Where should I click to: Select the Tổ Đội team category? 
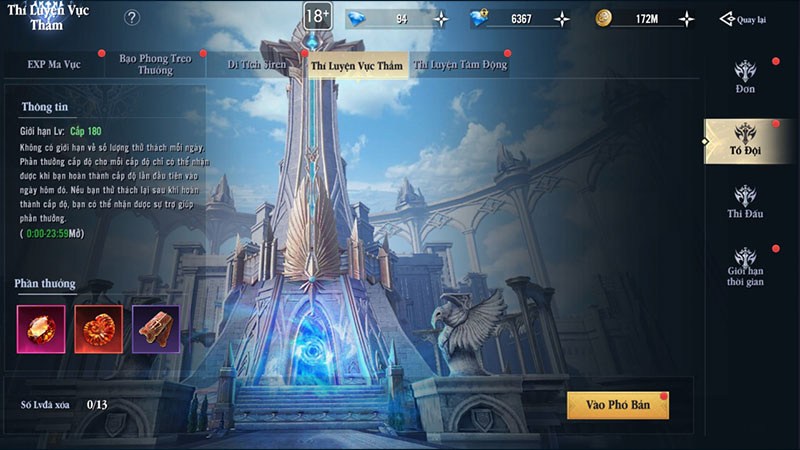pos(745,141)
